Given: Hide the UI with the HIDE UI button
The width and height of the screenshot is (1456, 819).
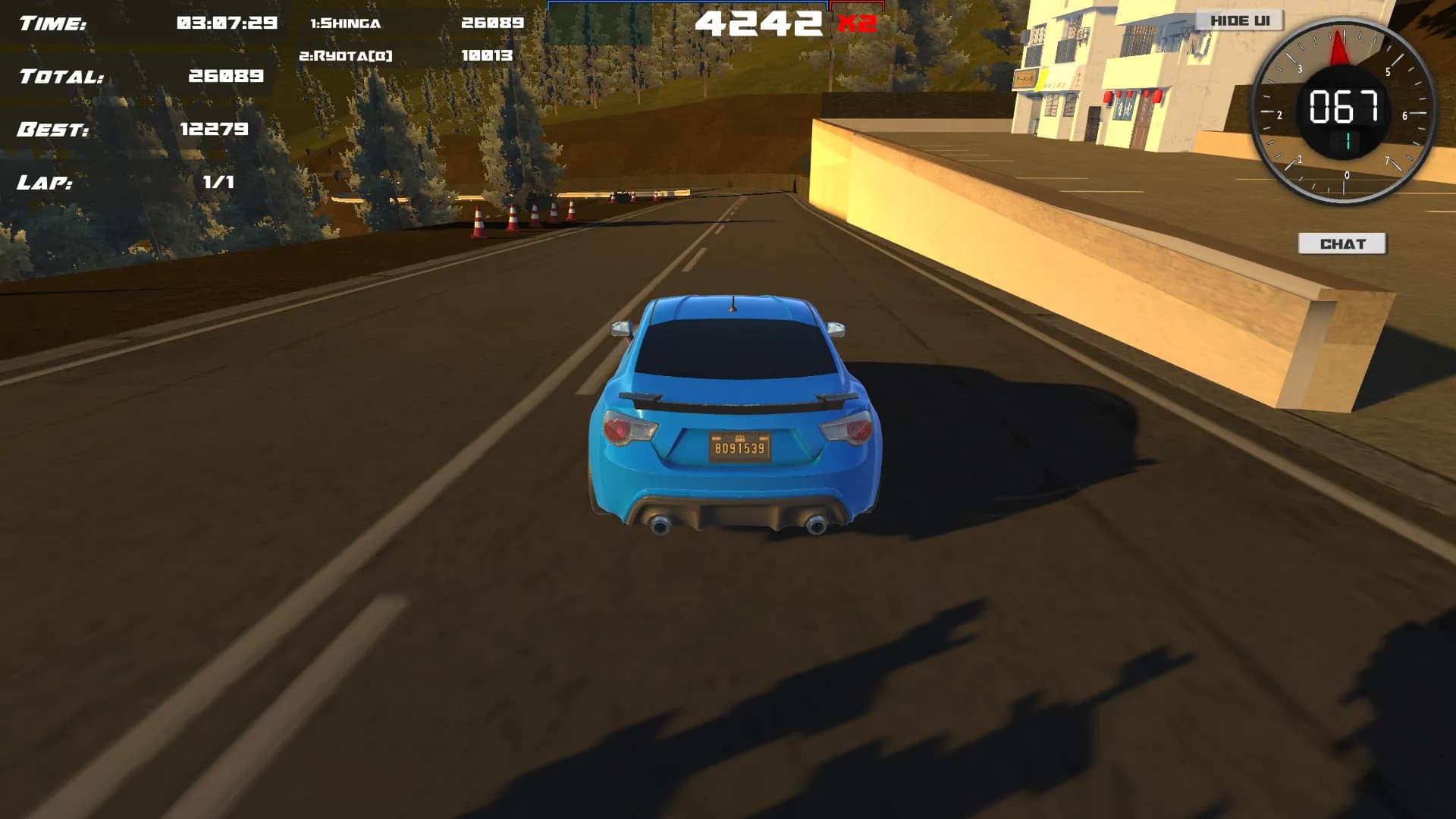Looking at the screenshot, I should click(1239, 20).
